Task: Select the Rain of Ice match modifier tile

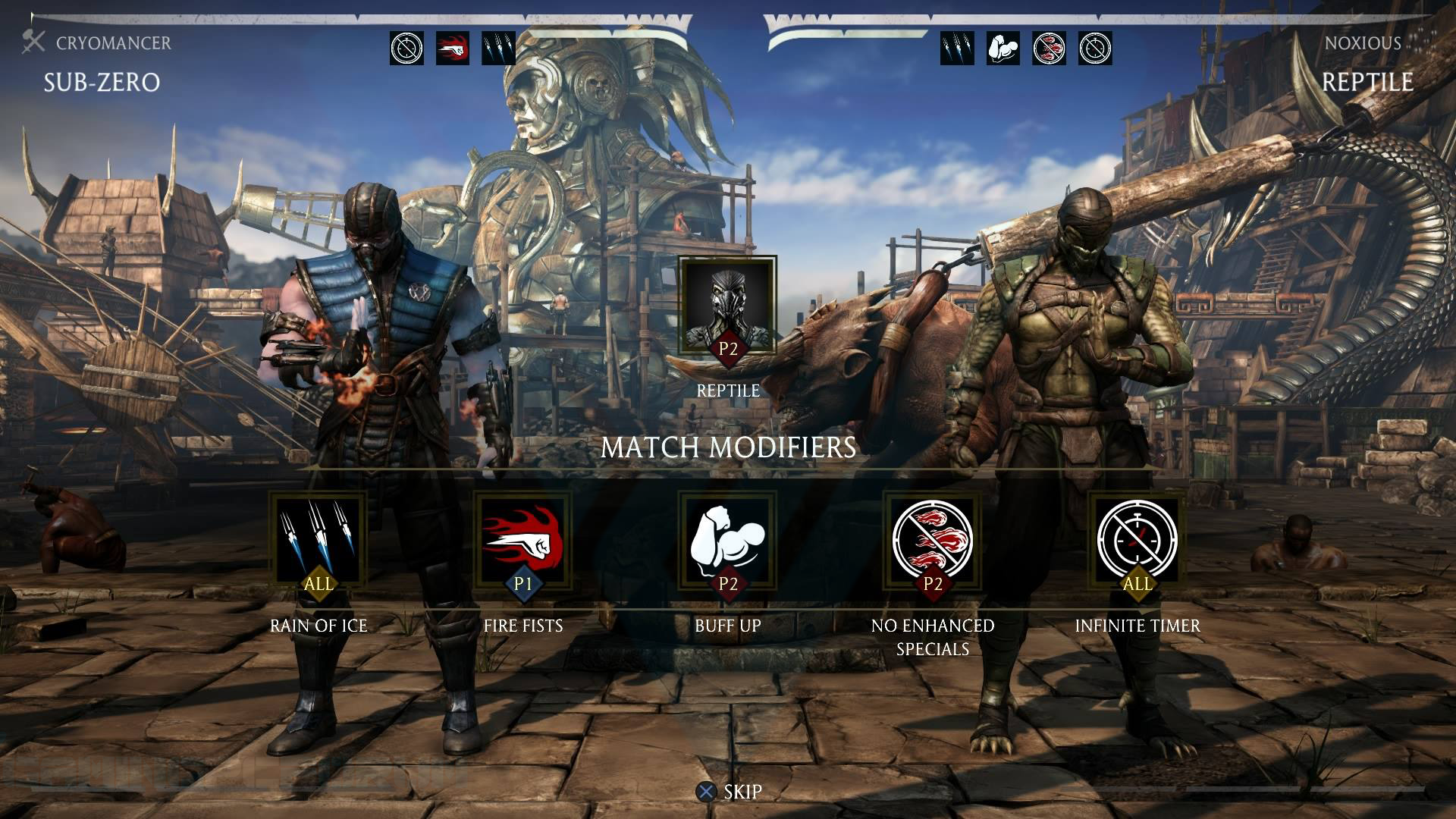Action: click(318, 541)
